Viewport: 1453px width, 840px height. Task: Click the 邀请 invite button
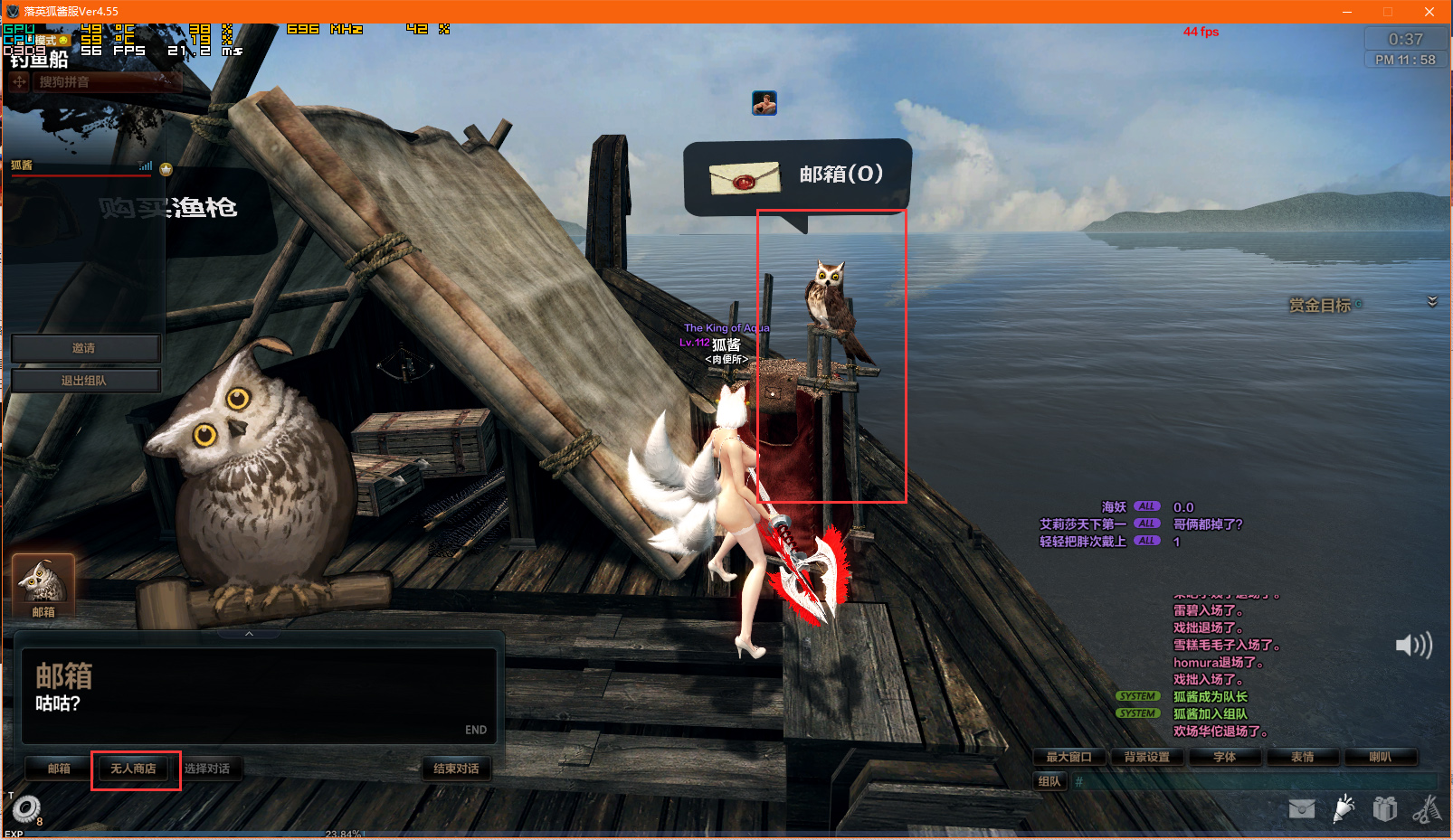[x=84, y=348]
